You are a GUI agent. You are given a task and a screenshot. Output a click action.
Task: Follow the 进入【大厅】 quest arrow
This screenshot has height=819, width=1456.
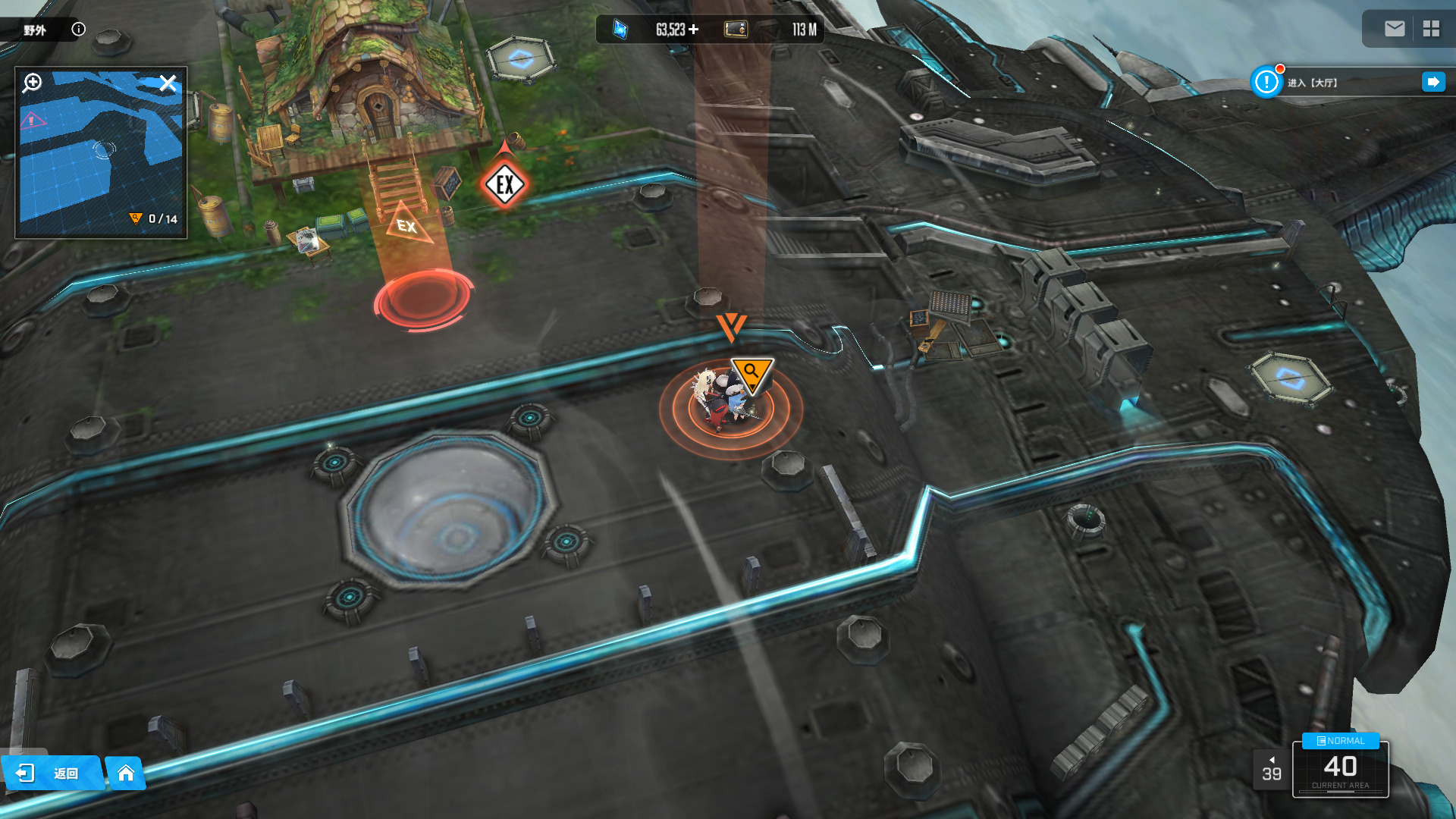pyautogui.click(x=1432, y=82)
